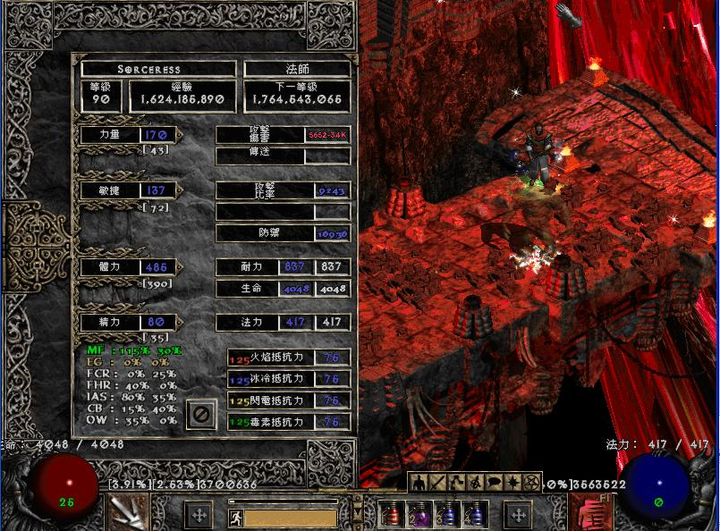720x531 pixels.
Task: Close the character stats panel
Action: tap(200, 413)
